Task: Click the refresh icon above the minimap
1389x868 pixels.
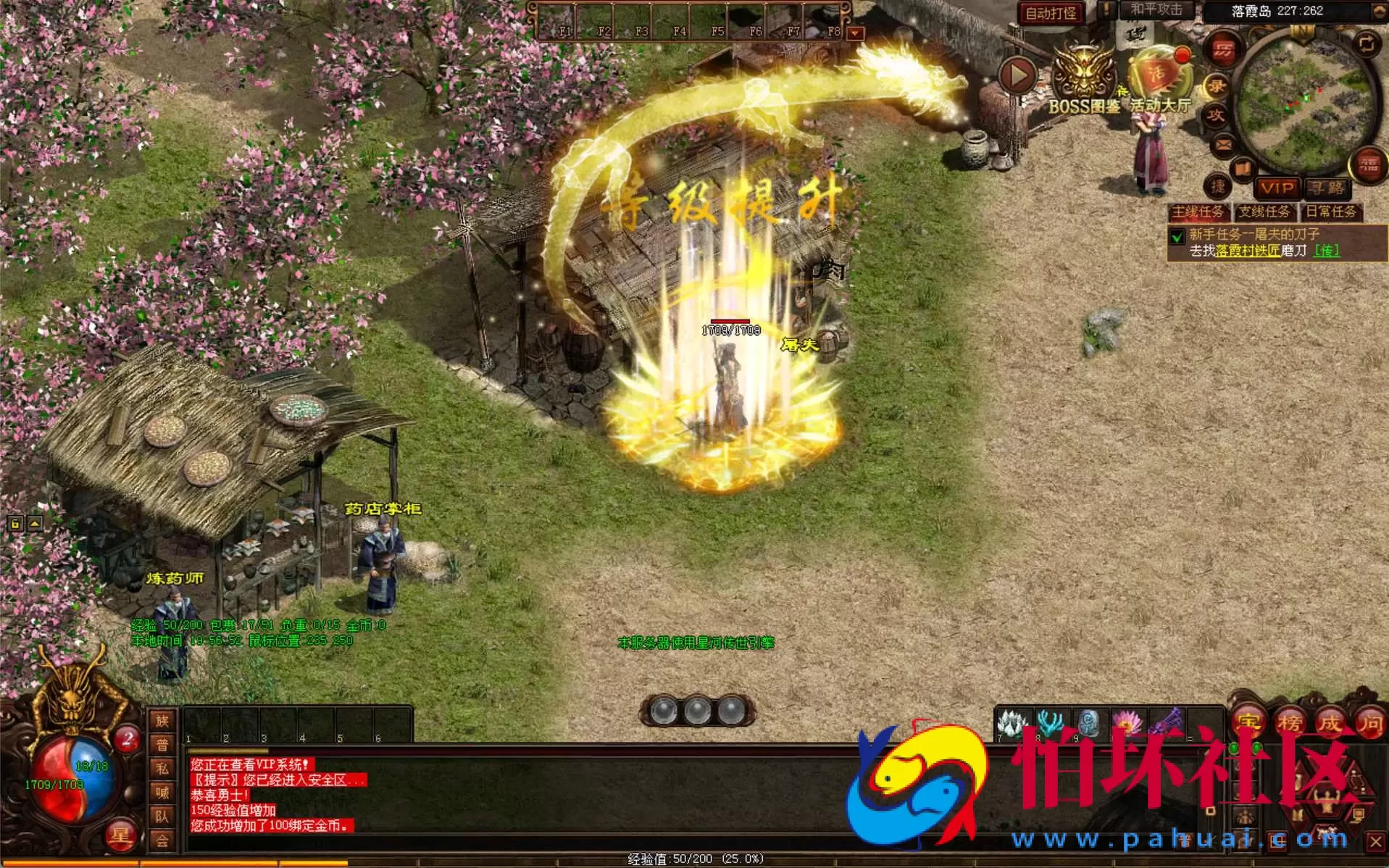Action: (x=1367, y=42)
